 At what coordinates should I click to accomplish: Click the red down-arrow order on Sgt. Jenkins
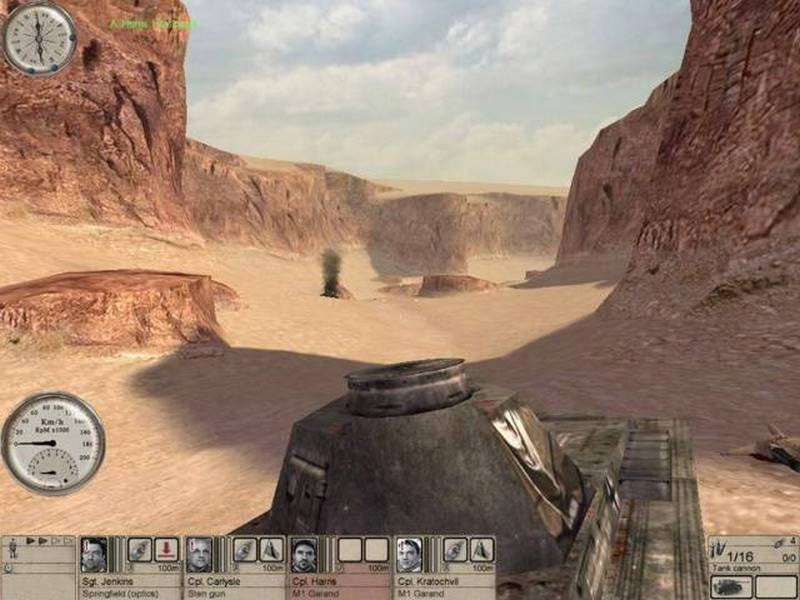pyautogui.click(x=166, y=549)
